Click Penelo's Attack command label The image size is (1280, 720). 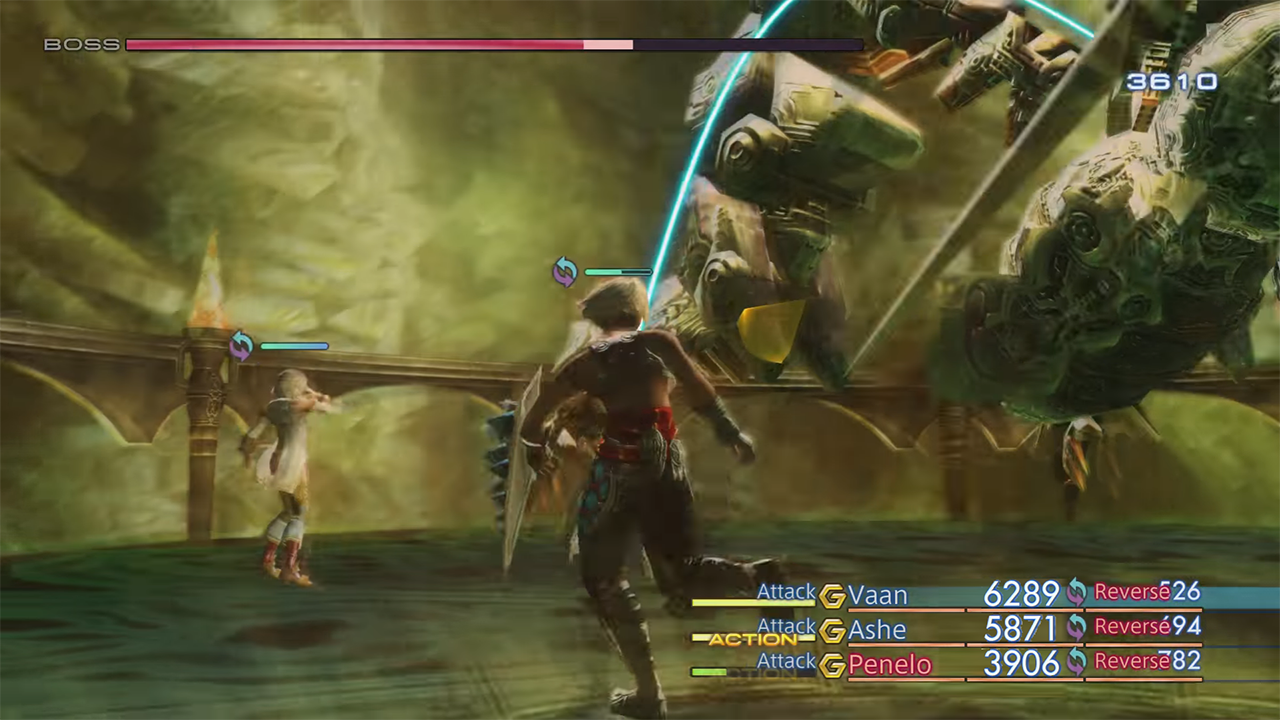click(x=786, y=661)
